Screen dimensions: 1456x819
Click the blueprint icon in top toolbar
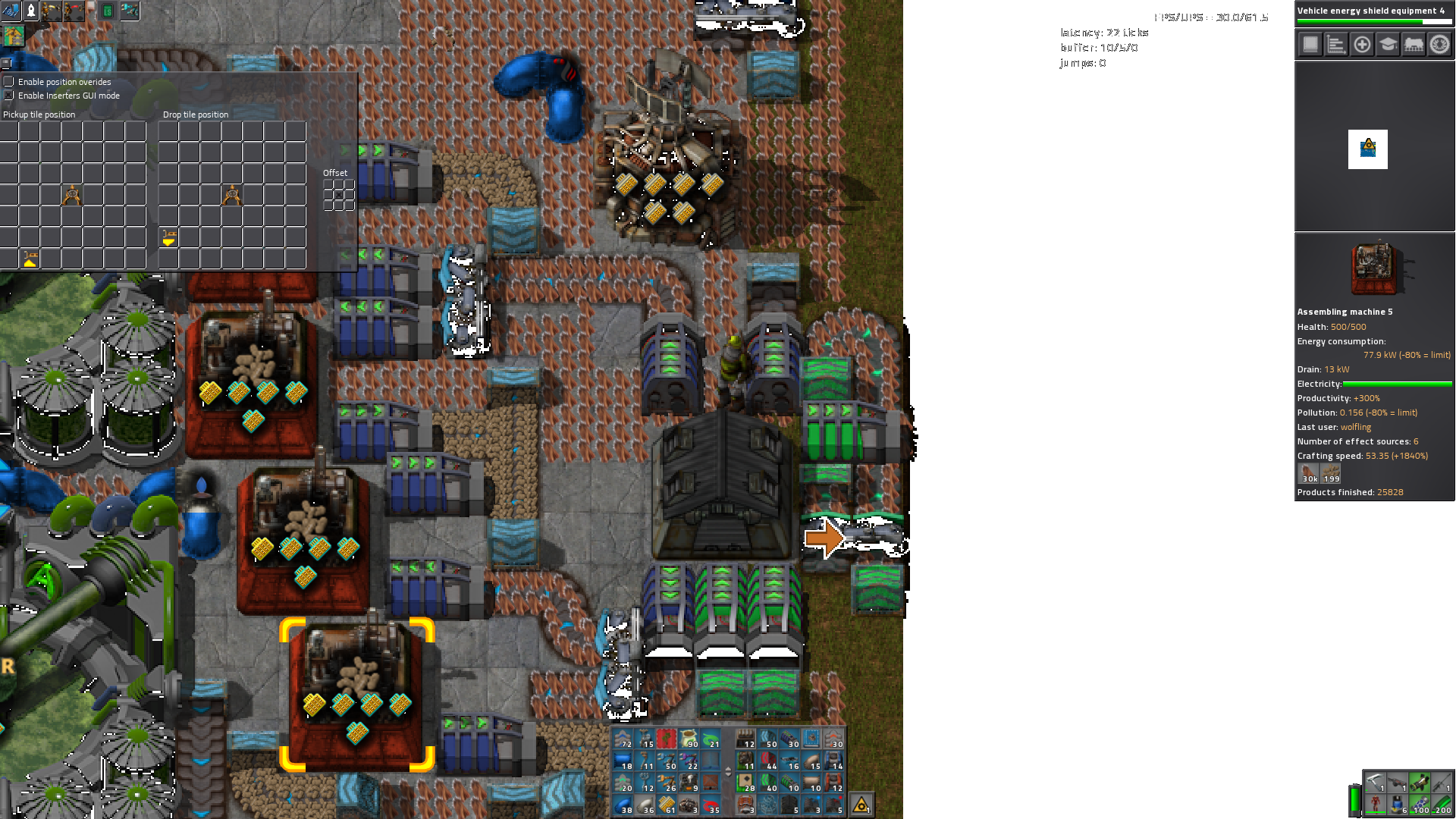(x=11, y=11)
